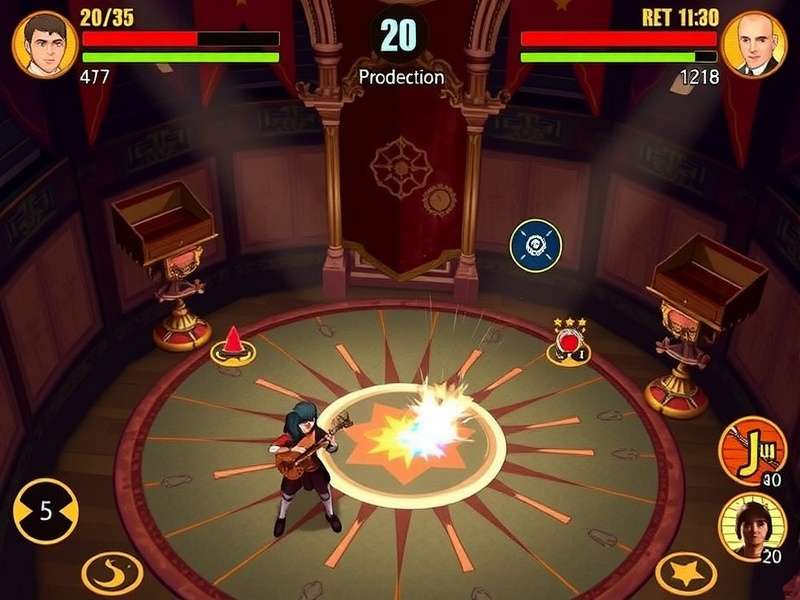This screenshot has width=800, height=600.
Task: Tap the yellow circle button showing 5
Action: tap(45, 512)
